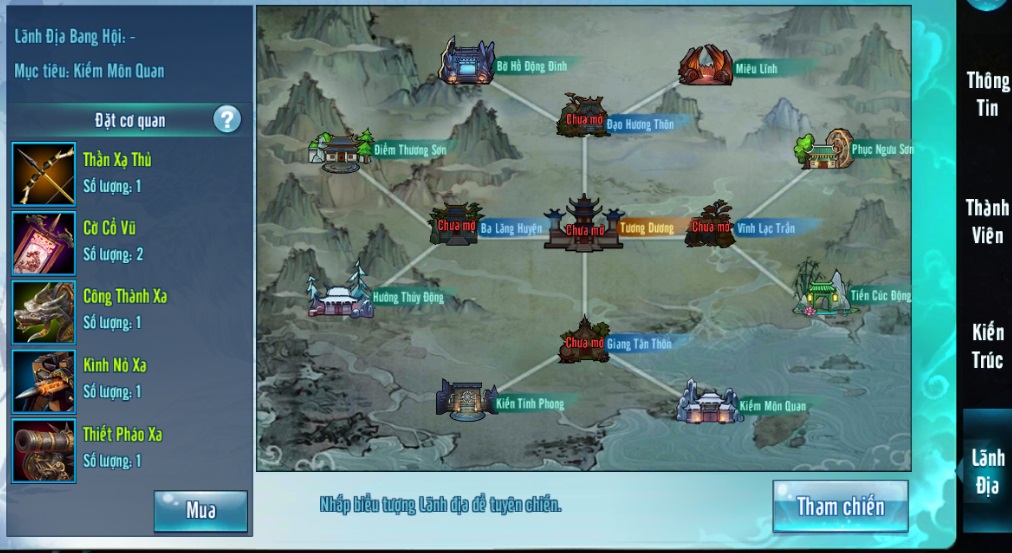The width and height of the screenshot is (1012, 553).
Task: Select the Thiết Pháo Xa cannon
Action: [x=44, y=450]
